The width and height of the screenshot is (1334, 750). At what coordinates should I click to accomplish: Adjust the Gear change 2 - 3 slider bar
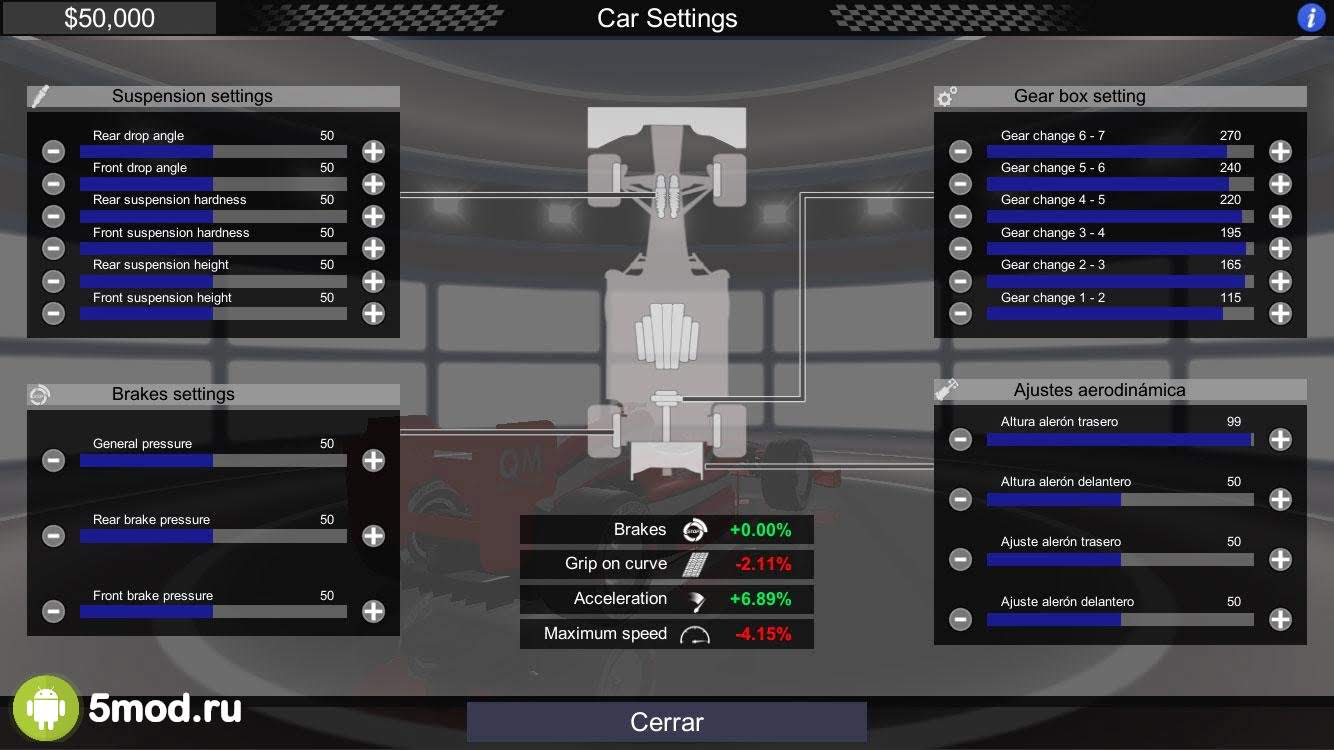coord(1120,281)
